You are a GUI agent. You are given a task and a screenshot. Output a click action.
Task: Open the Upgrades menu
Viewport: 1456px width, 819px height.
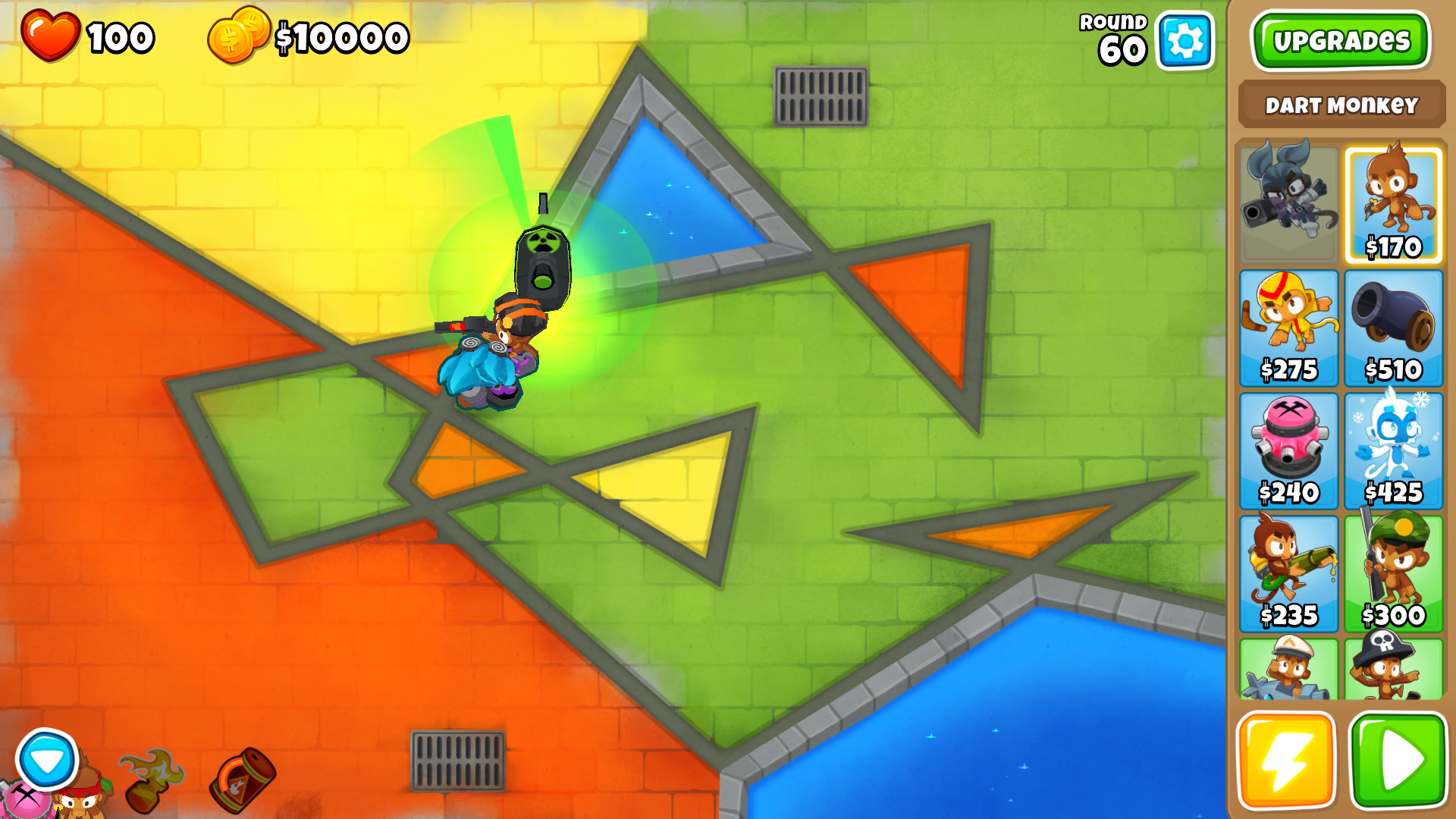coord(1341,42)
